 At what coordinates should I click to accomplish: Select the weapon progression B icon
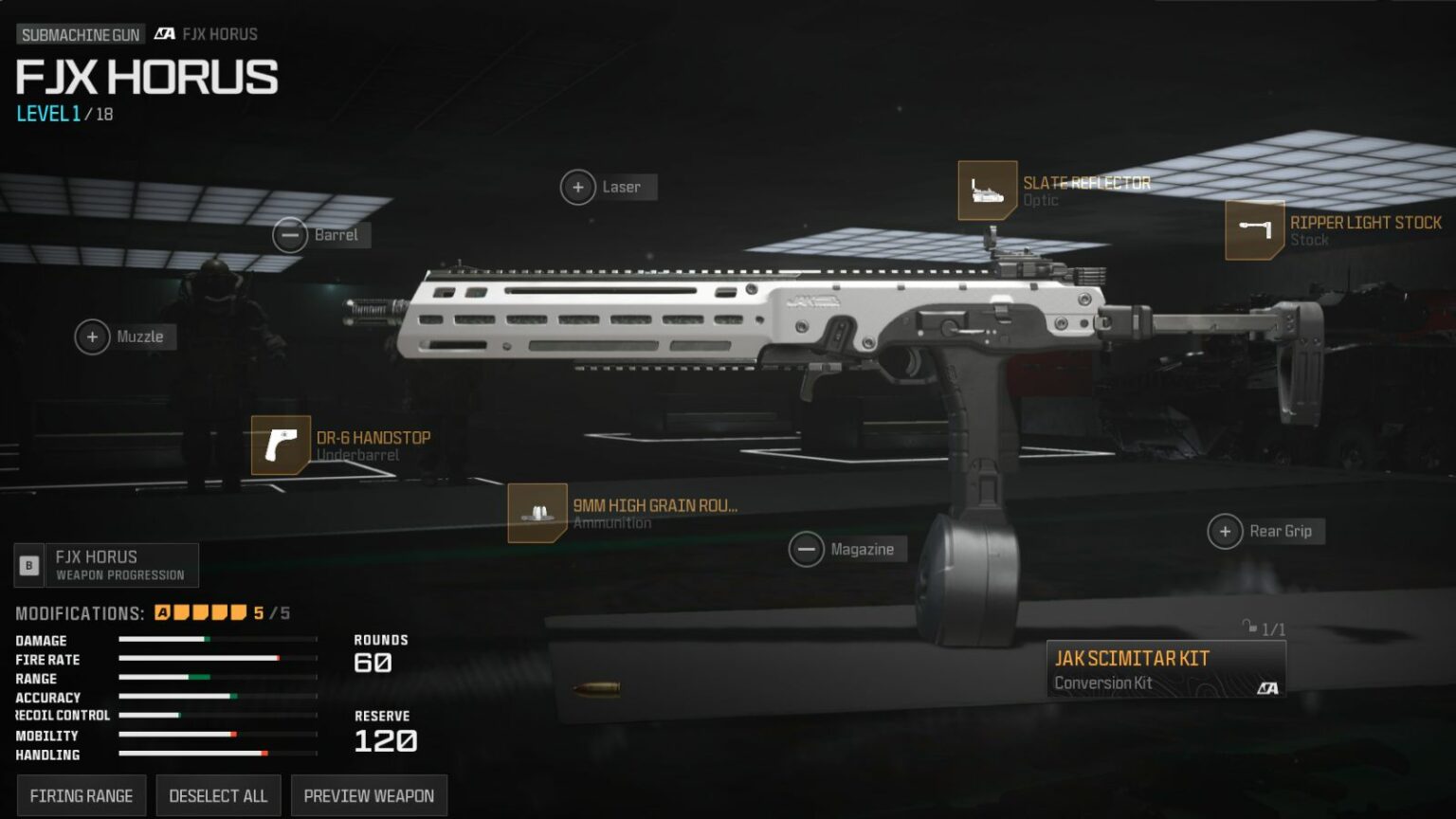point(30,564)
